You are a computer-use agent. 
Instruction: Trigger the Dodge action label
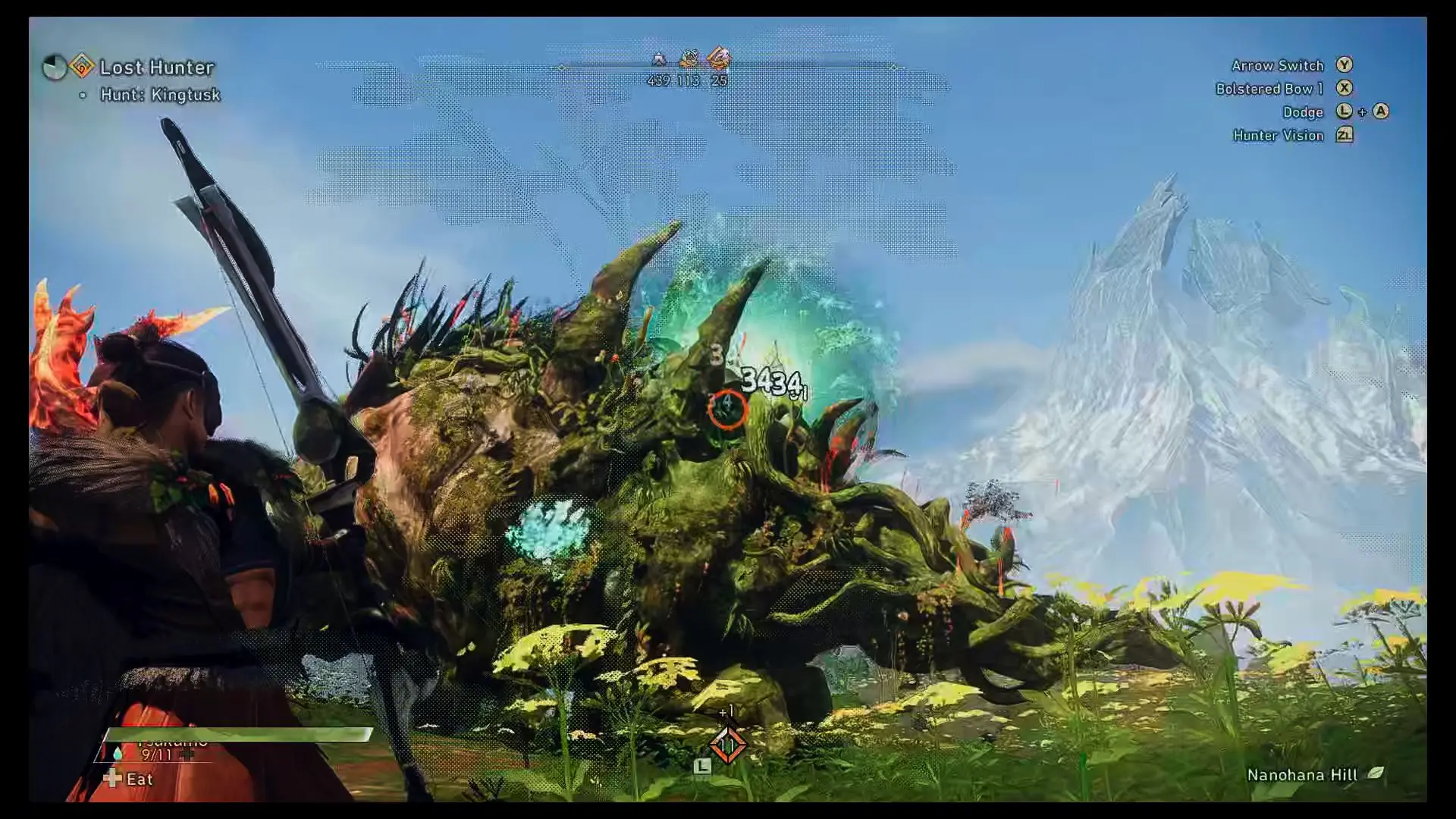pos(1302,112)
